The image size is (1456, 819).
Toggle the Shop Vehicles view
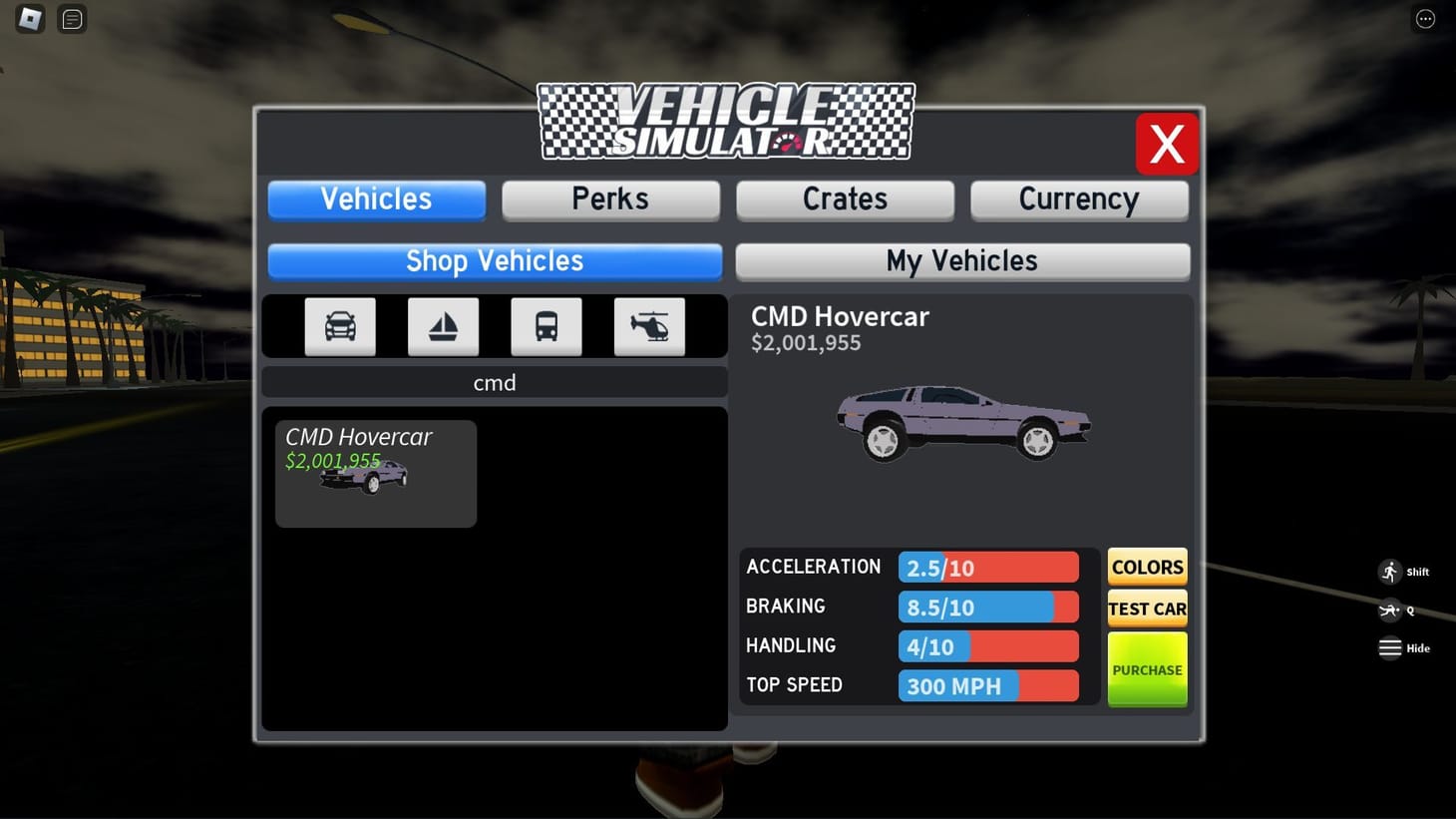[x=494, y=260]
